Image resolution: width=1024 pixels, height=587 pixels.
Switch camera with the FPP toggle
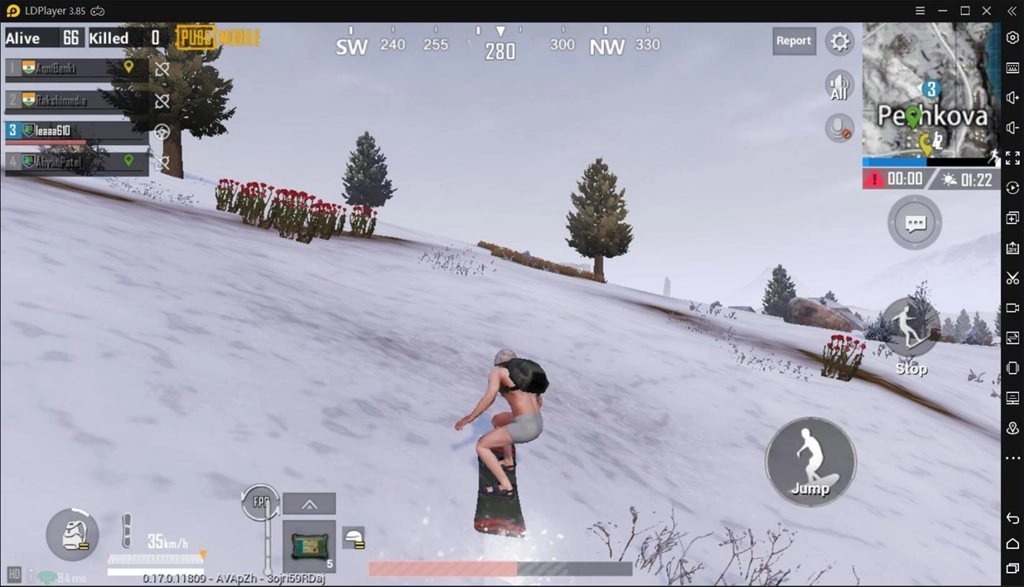(260, 502)
